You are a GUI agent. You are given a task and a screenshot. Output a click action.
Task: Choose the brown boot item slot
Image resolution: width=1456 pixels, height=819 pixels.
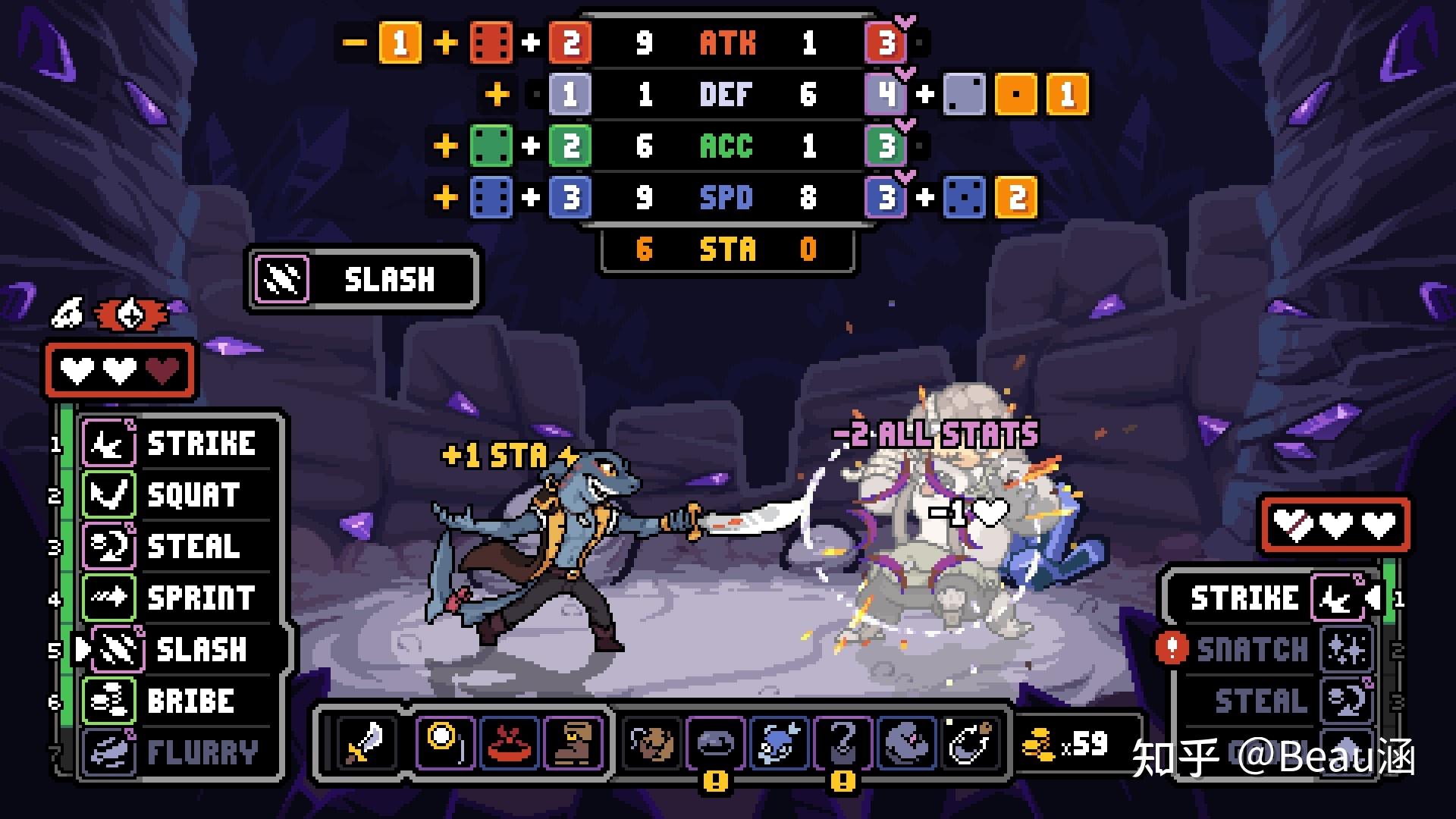click(573, 741)
